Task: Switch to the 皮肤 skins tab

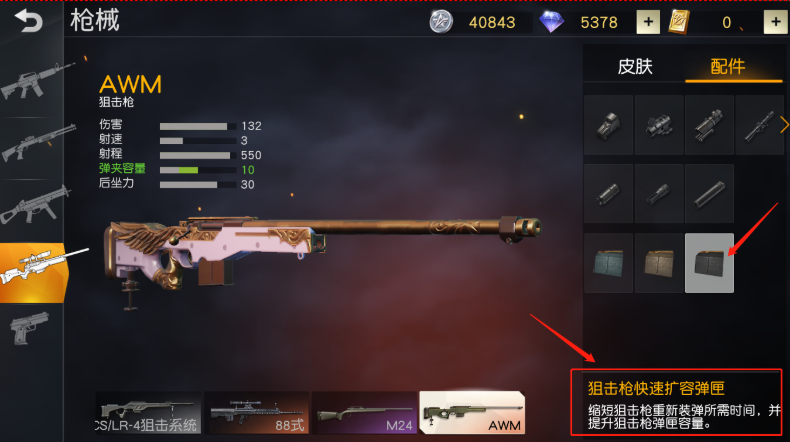Action: point(634,66)
